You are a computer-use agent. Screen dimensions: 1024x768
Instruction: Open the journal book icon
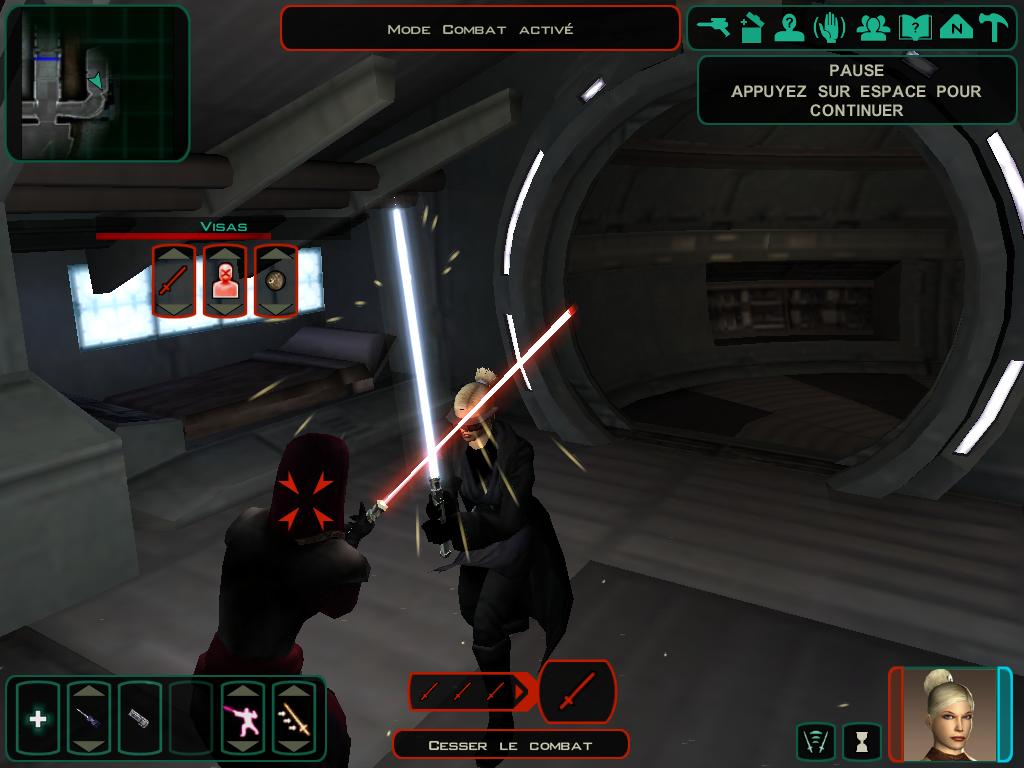coord(913,28)
